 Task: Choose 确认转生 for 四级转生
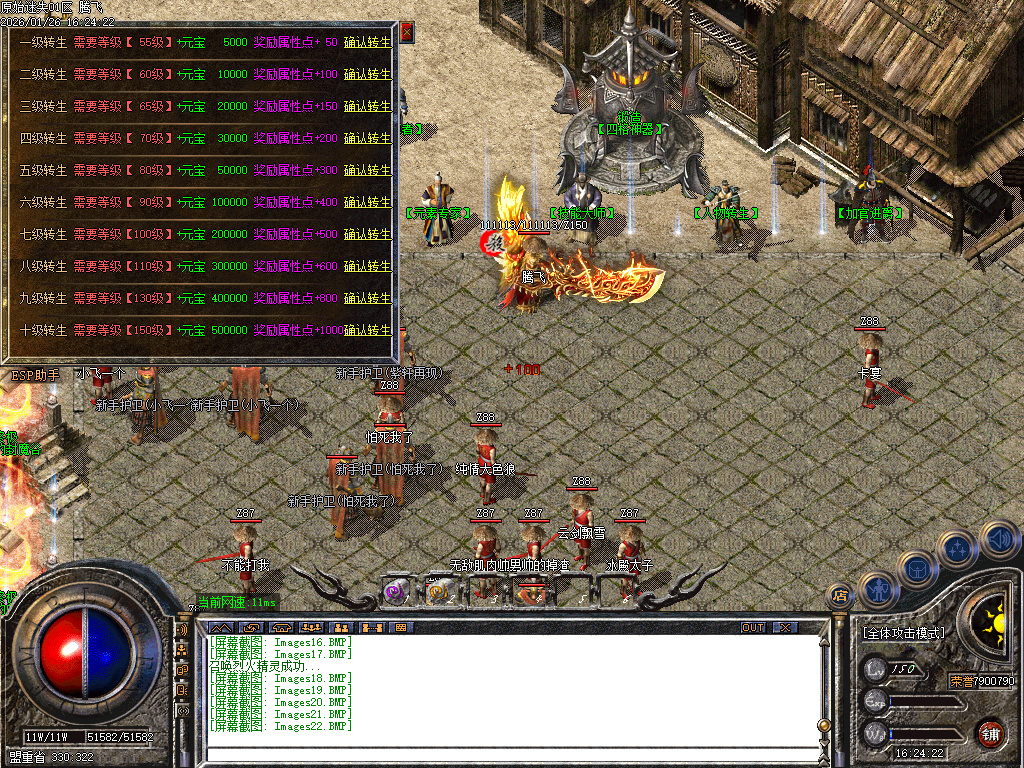(x=367, y=138)
